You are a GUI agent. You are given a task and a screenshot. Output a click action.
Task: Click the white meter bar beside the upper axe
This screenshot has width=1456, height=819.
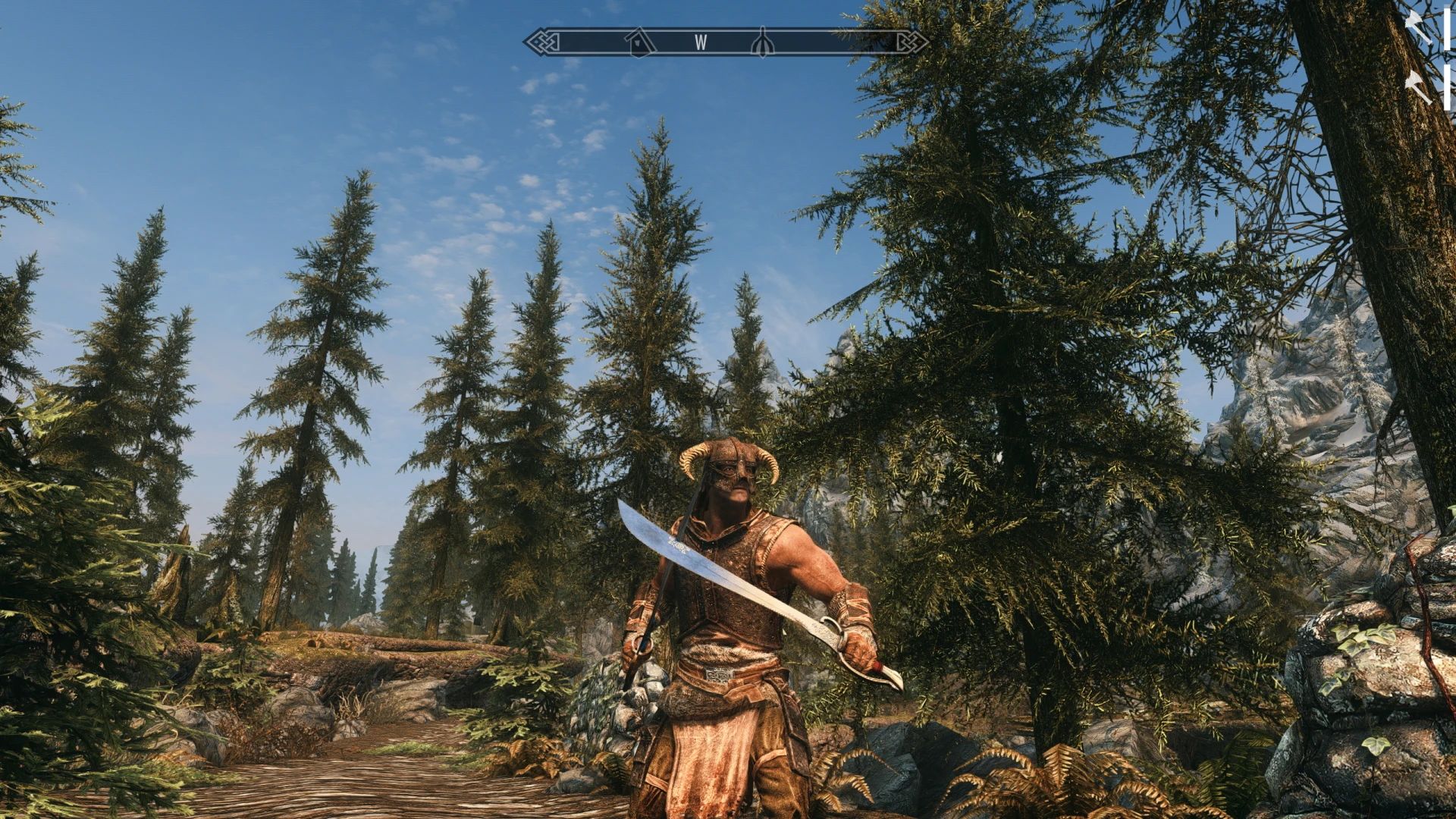1445,27
